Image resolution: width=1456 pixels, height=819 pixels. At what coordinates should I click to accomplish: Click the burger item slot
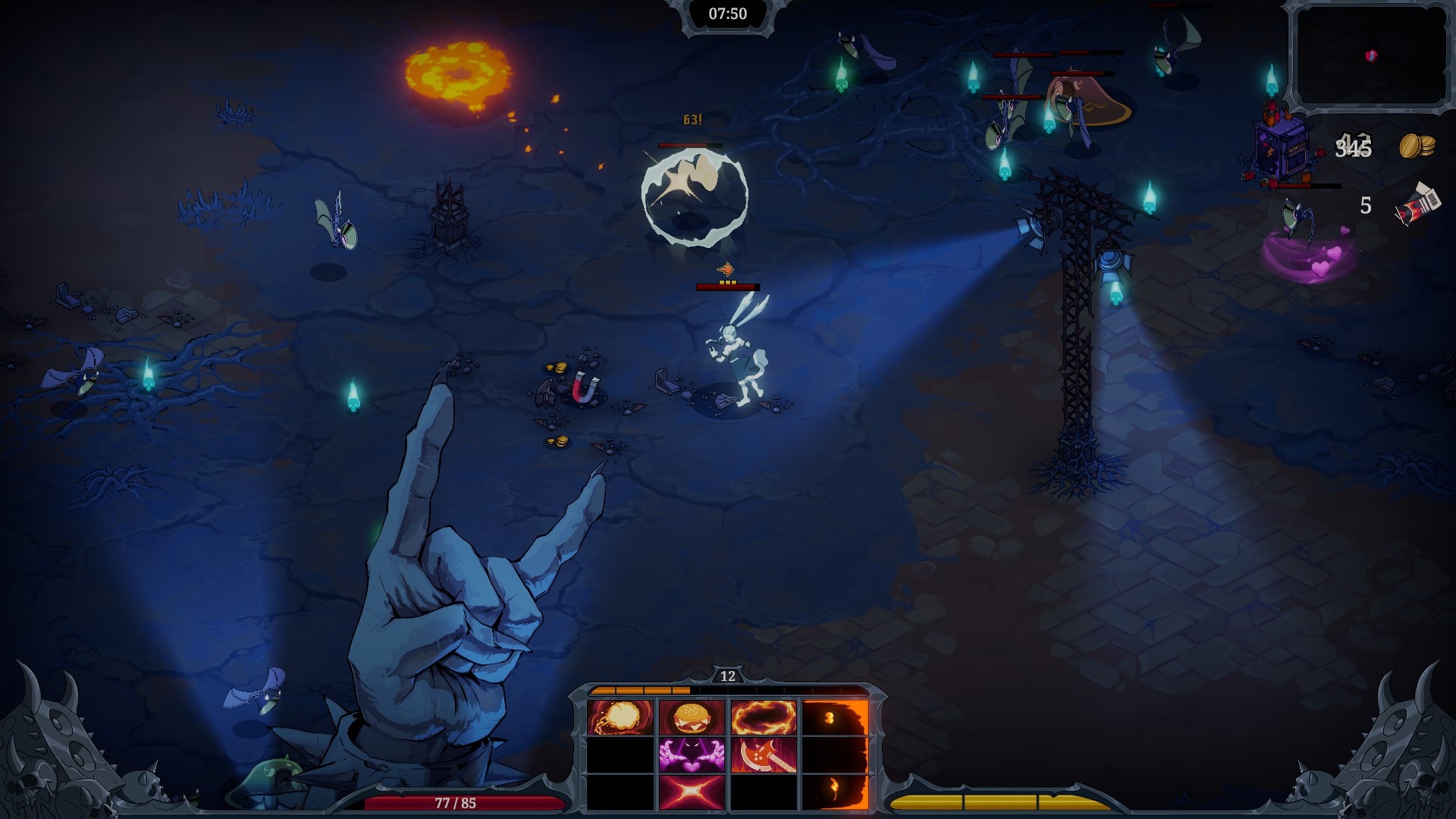tap(692, 717)
